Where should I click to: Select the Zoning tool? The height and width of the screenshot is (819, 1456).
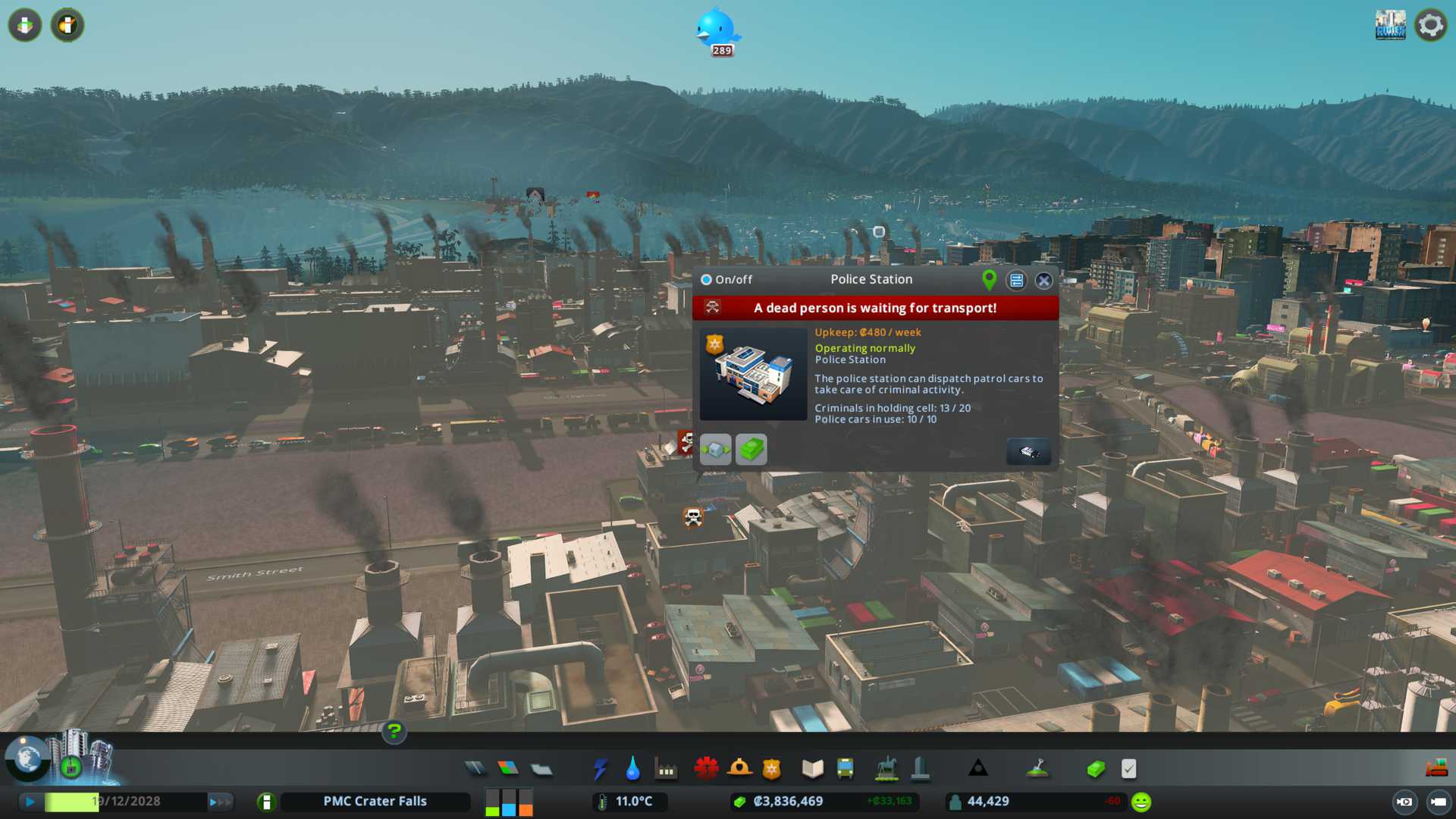(508, 769)
